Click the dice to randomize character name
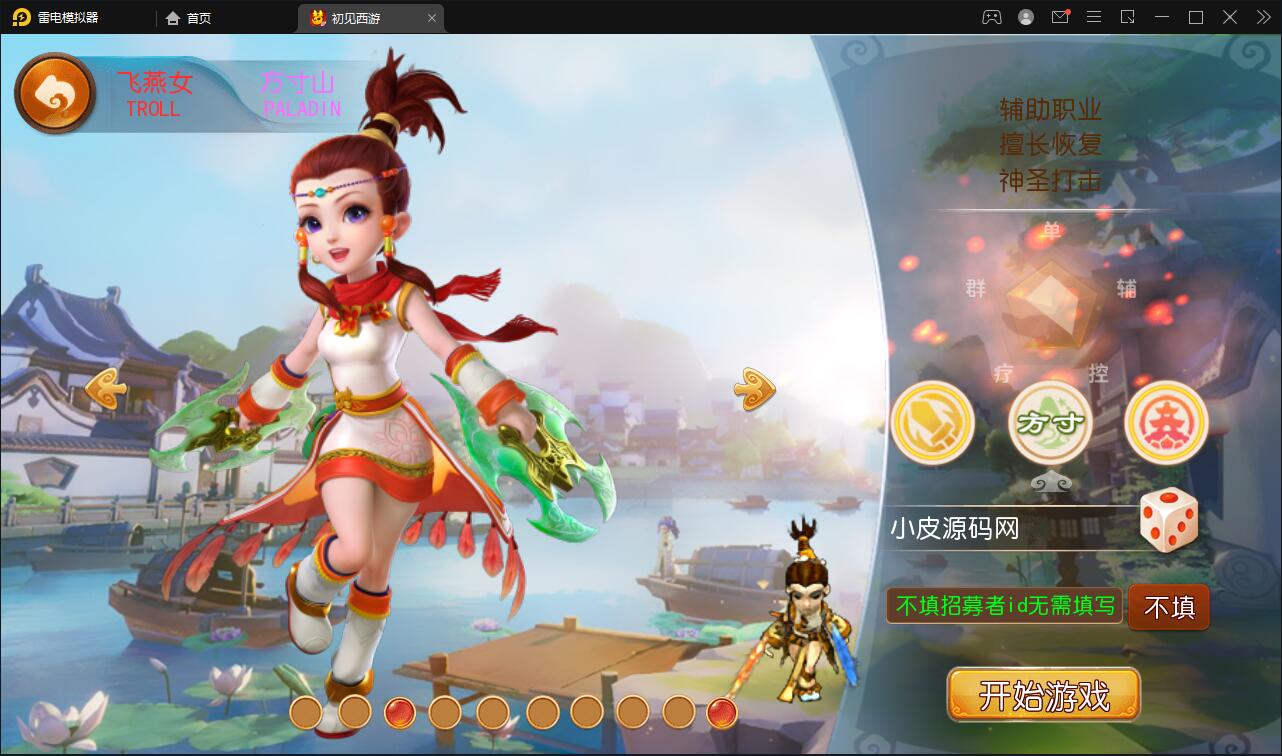Screen dimensions: 1282x756 1168,518
